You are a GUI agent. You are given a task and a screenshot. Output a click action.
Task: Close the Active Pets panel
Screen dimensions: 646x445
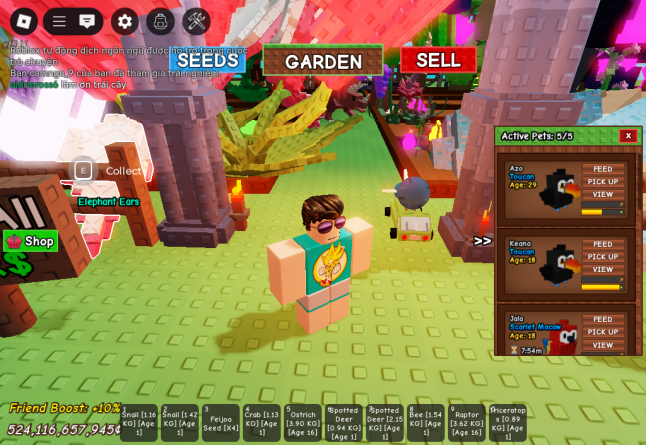pyautogui.click(x=628, y=136)
